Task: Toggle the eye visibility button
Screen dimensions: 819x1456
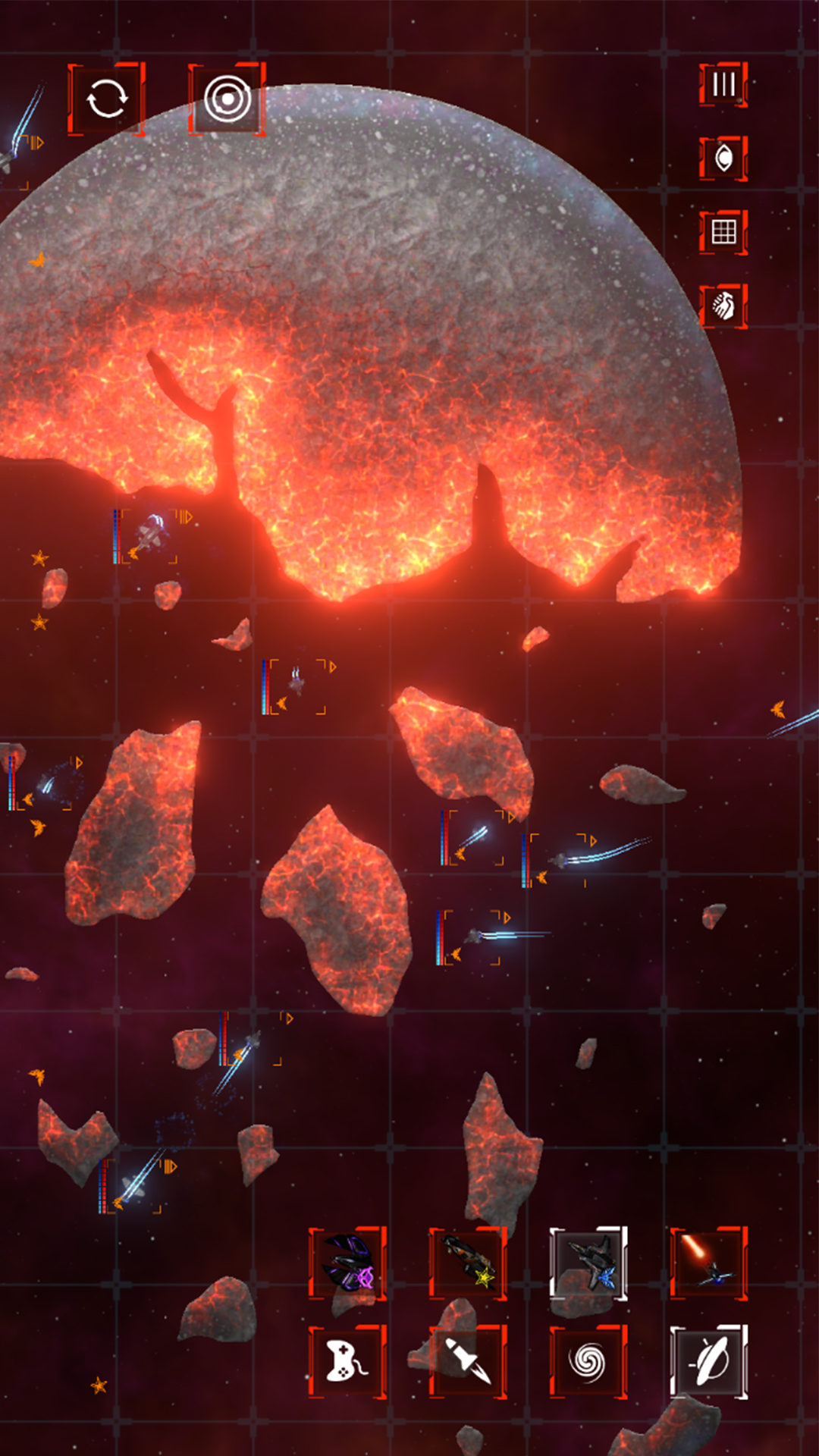Action: [723, 158]
